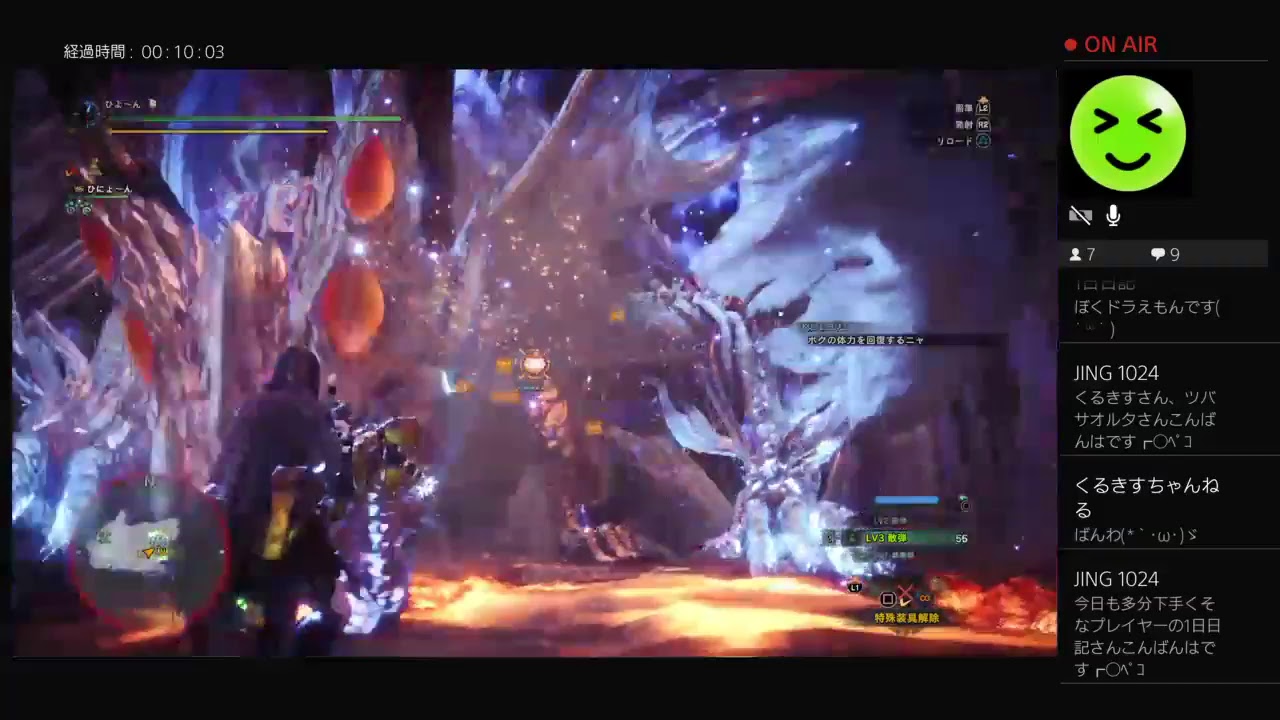Click the green smiley streamer avatar
The width and height of the screenshot is (1280, 720).
coord(1127,133)
